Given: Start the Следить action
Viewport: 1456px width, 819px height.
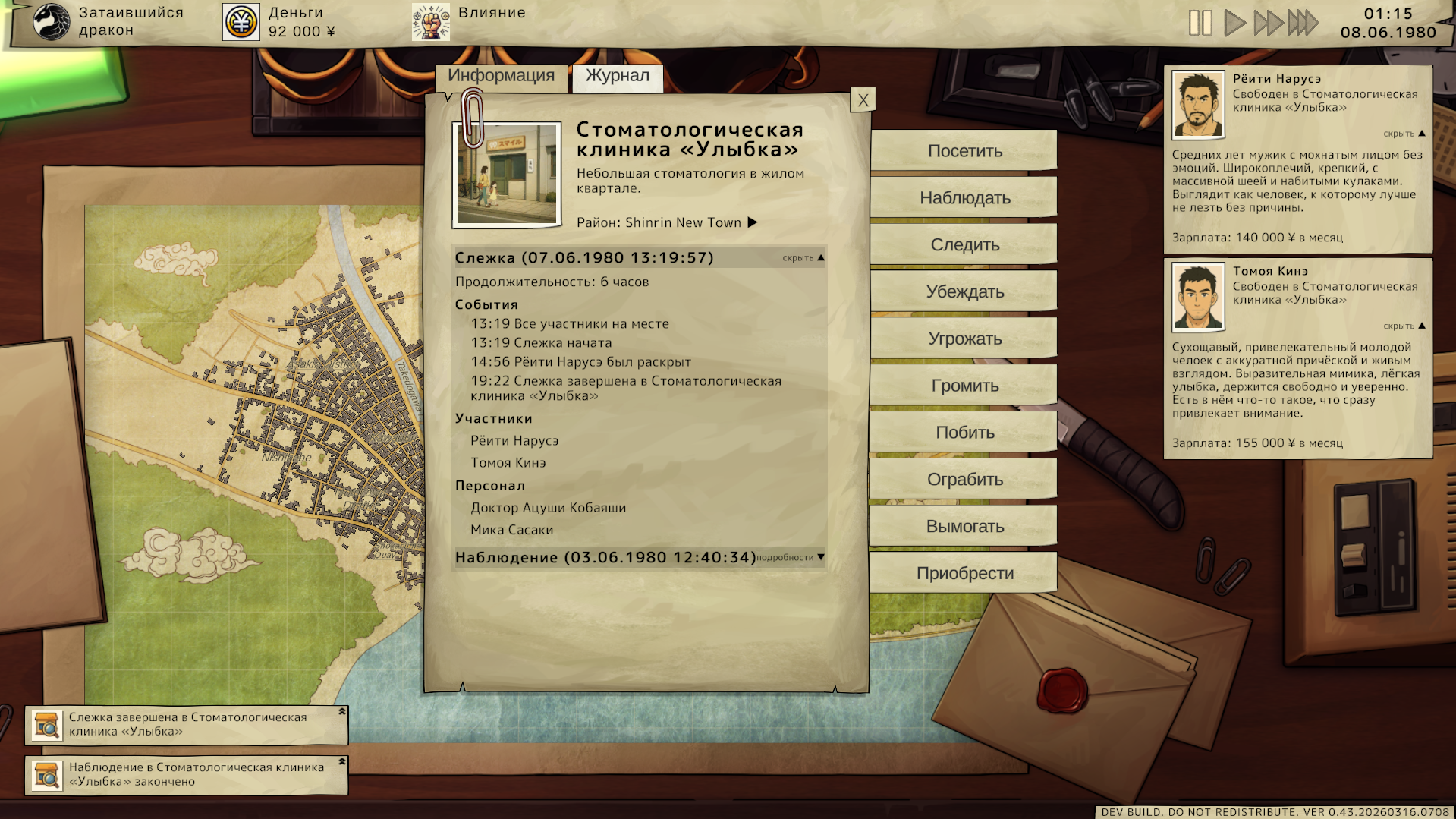Looking at the screenshot, I should [x=964, y=245].
